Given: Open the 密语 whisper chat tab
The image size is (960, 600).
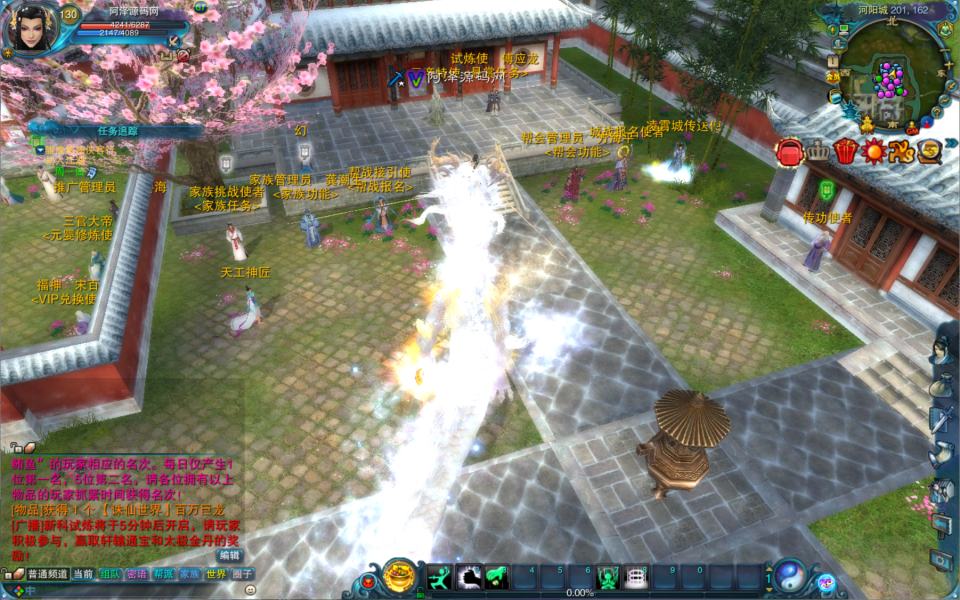Looking at the screenshot, I should [x=137, y=575].
